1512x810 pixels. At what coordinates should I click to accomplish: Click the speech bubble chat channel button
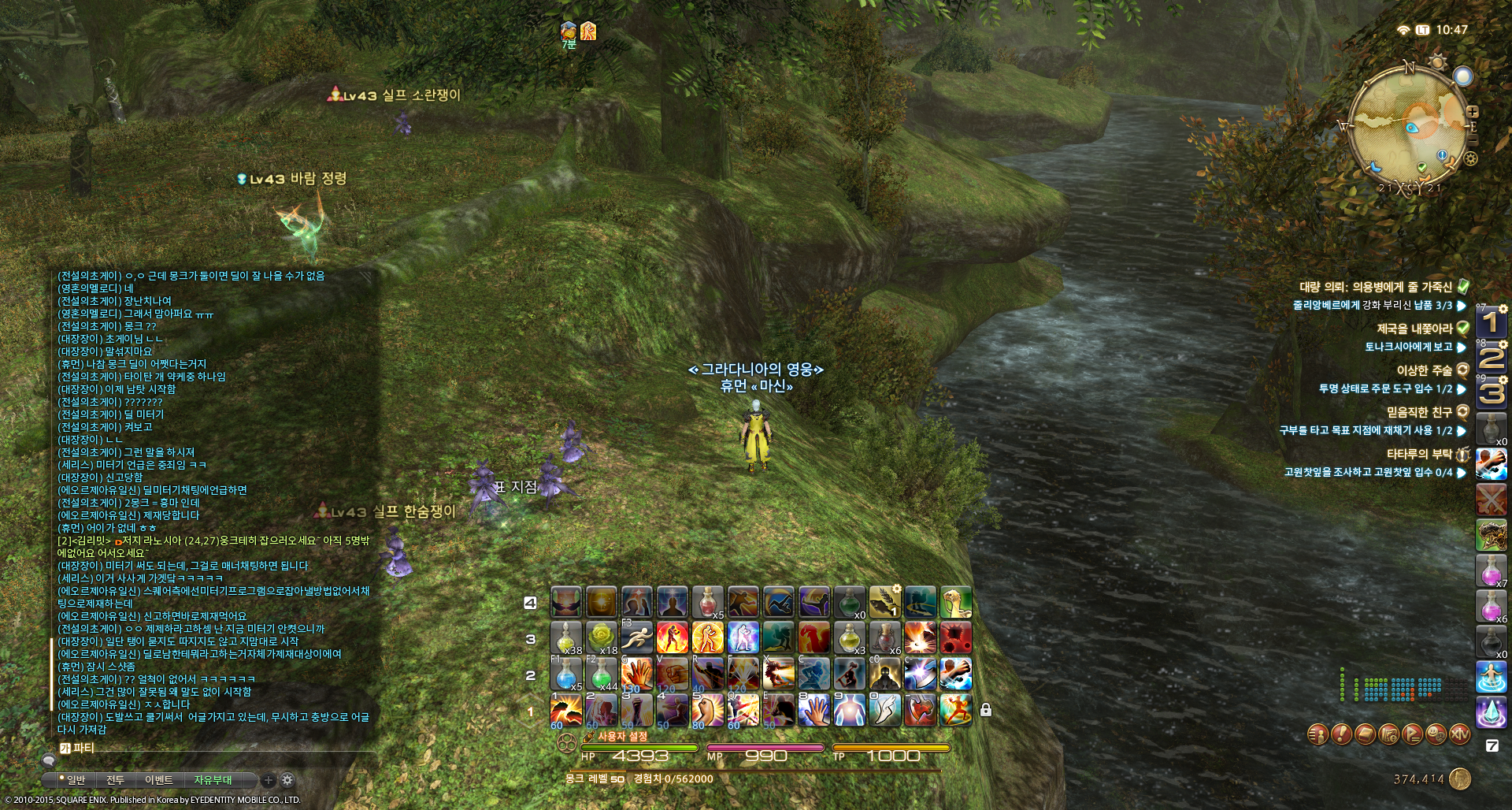click(49, 761)
